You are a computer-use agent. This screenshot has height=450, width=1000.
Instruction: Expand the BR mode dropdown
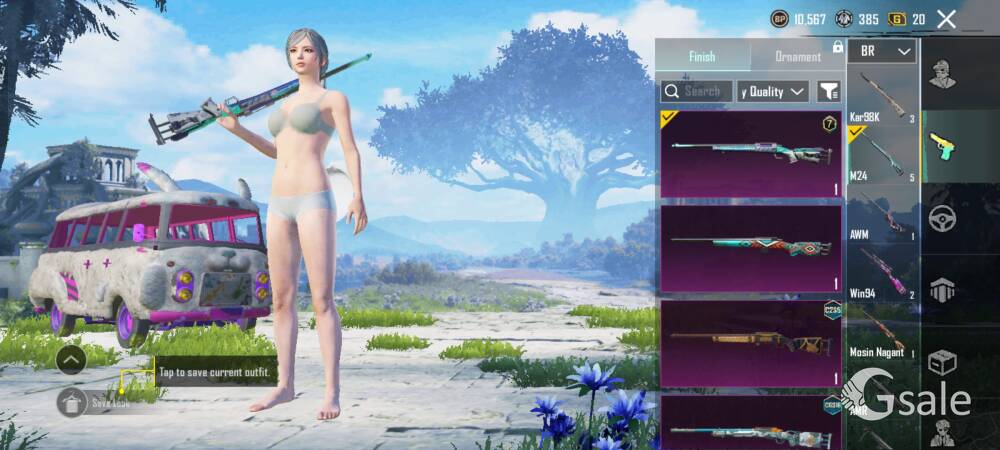(882, 51)
